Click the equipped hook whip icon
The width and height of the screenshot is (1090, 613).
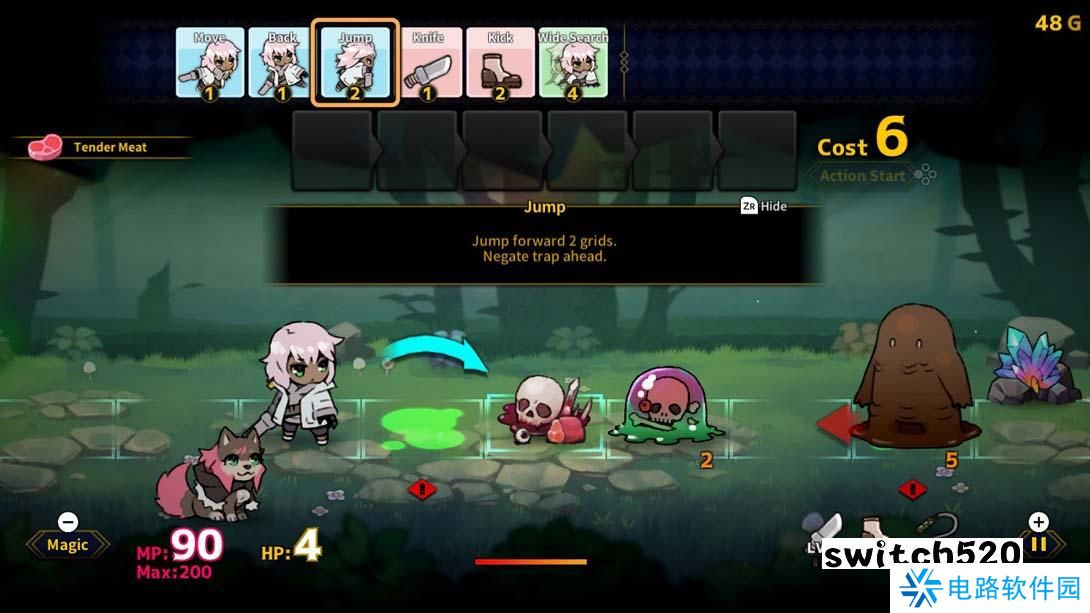click(x=937, y=527)
